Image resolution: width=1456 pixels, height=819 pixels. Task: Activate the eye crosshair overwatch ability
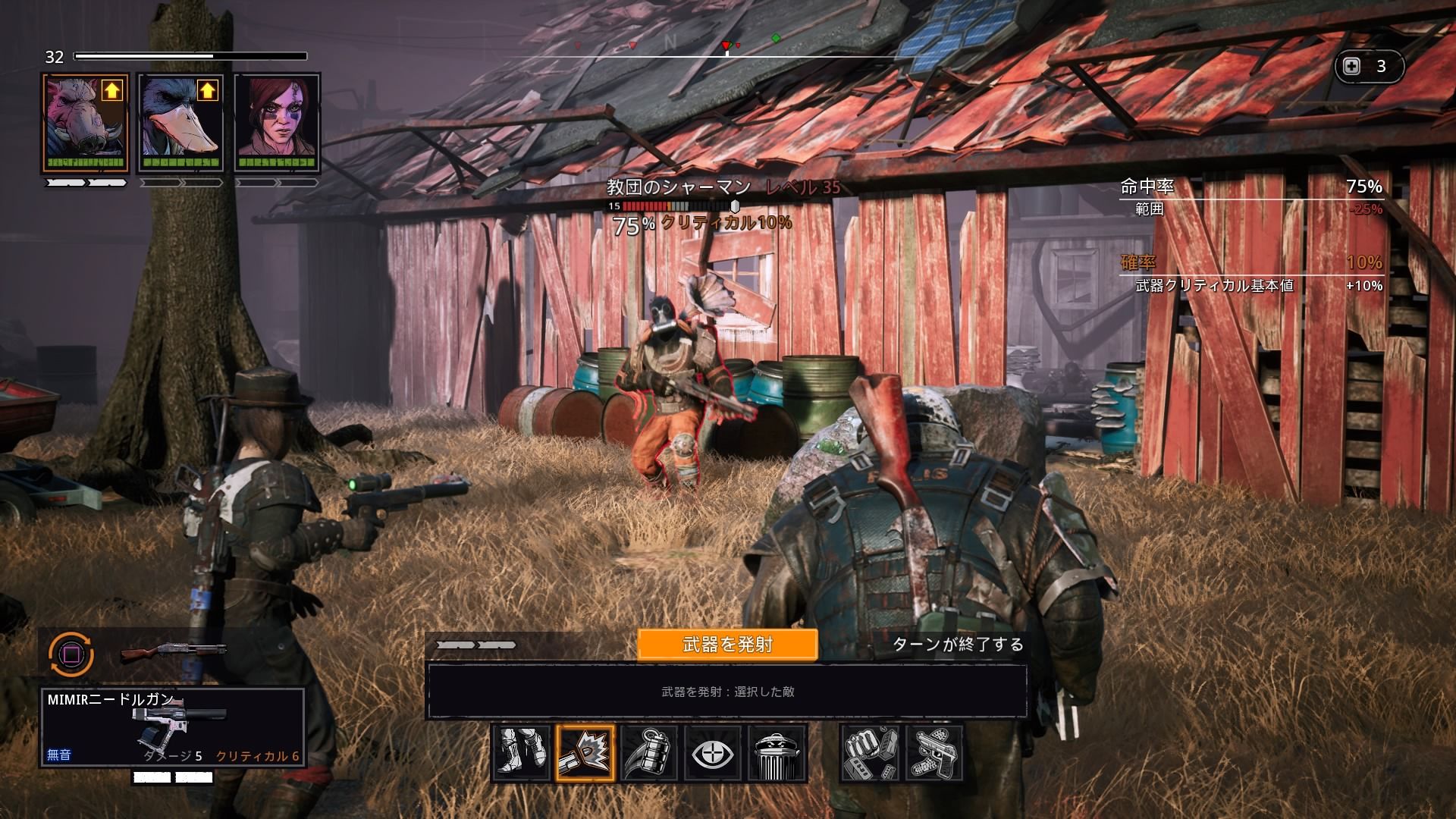(x=713, y=753)
